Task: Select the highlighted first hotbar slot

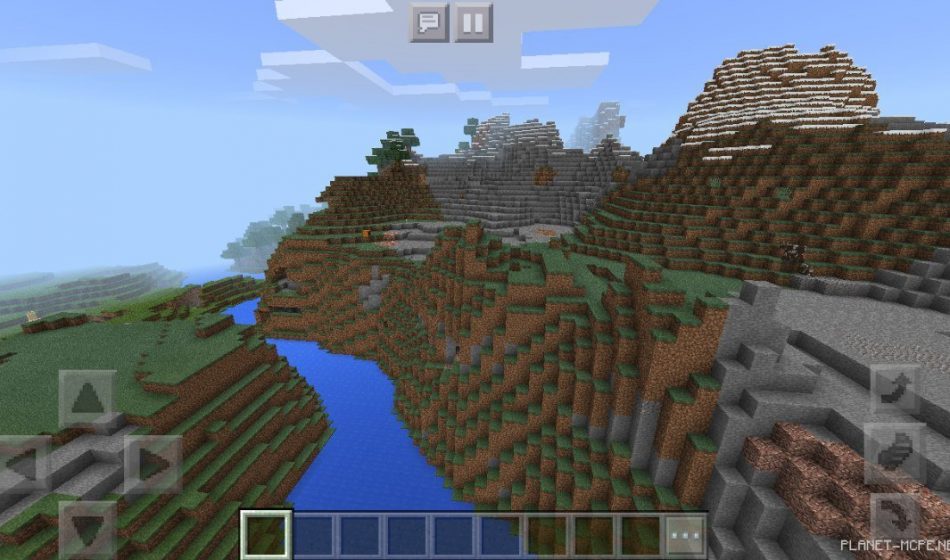Action: (266, 535)
